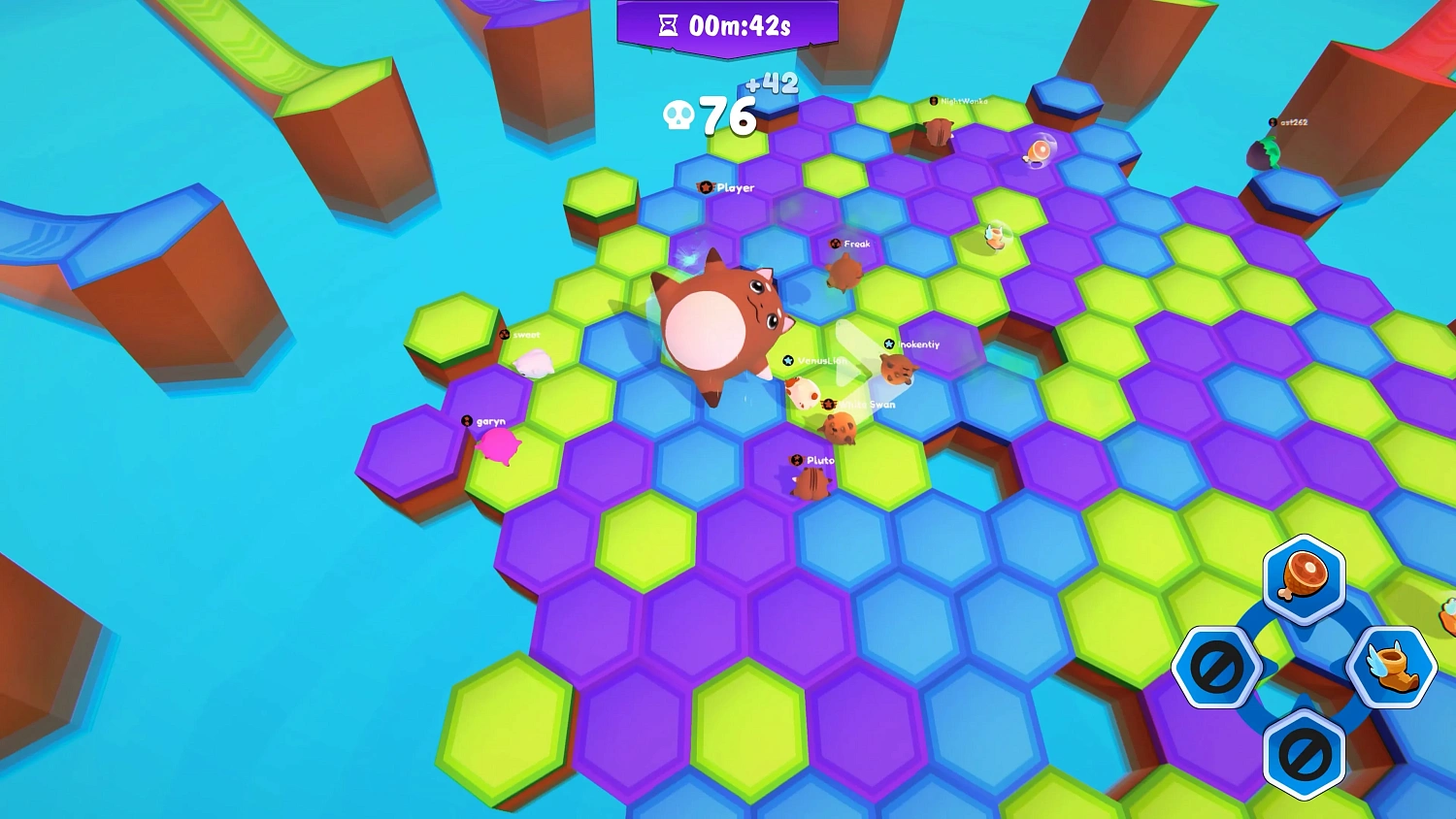The image size is (1456, 819).
Task: Click the +42 score popup
Action: pyautogui.click(x=770, y=85)
